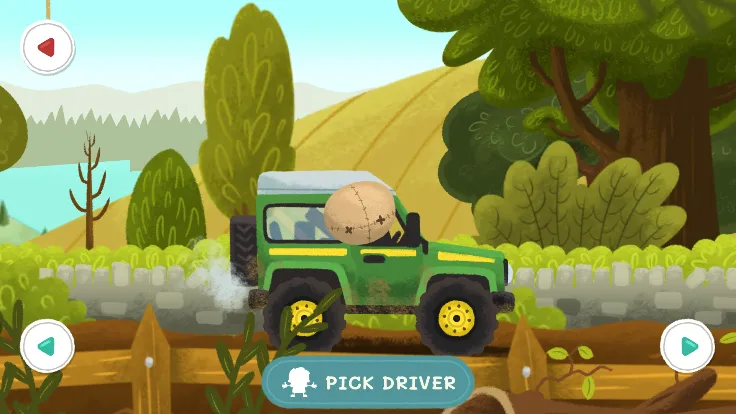This screenshot has height=414, width=736.
Task: Click the Pick Driver button
Action: point(367,382)
